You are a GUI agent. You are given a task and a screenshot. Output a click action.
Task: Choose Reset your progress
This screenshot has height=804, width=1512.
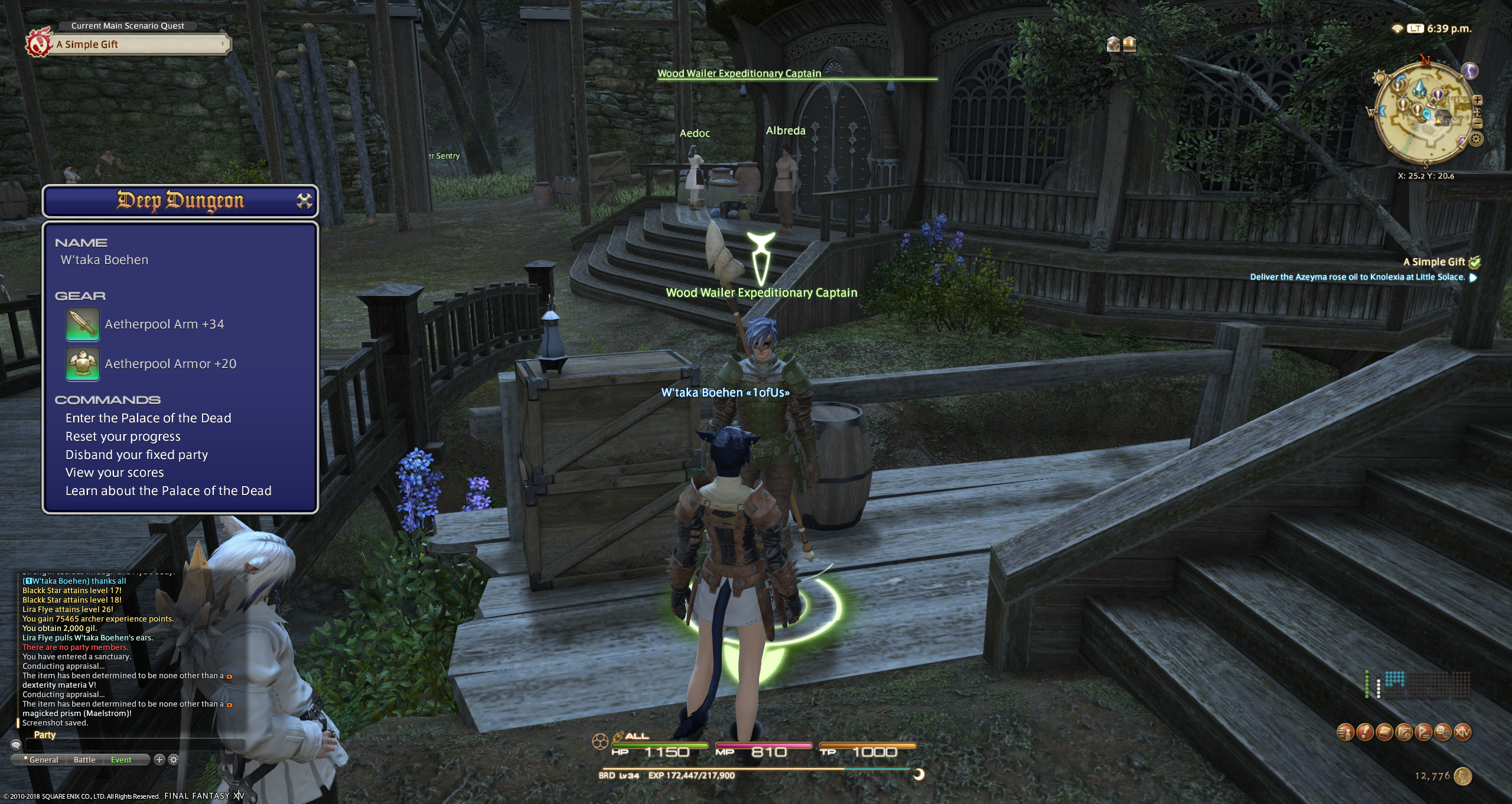123,437
